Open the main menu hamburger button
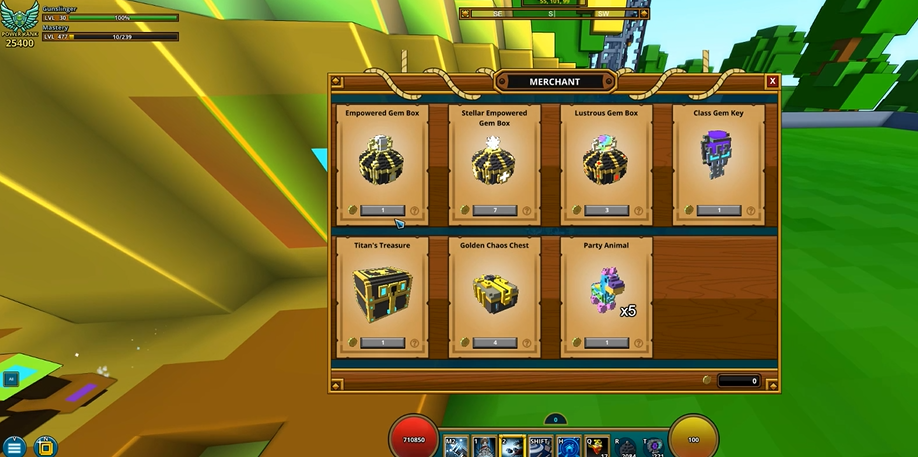 15,446
